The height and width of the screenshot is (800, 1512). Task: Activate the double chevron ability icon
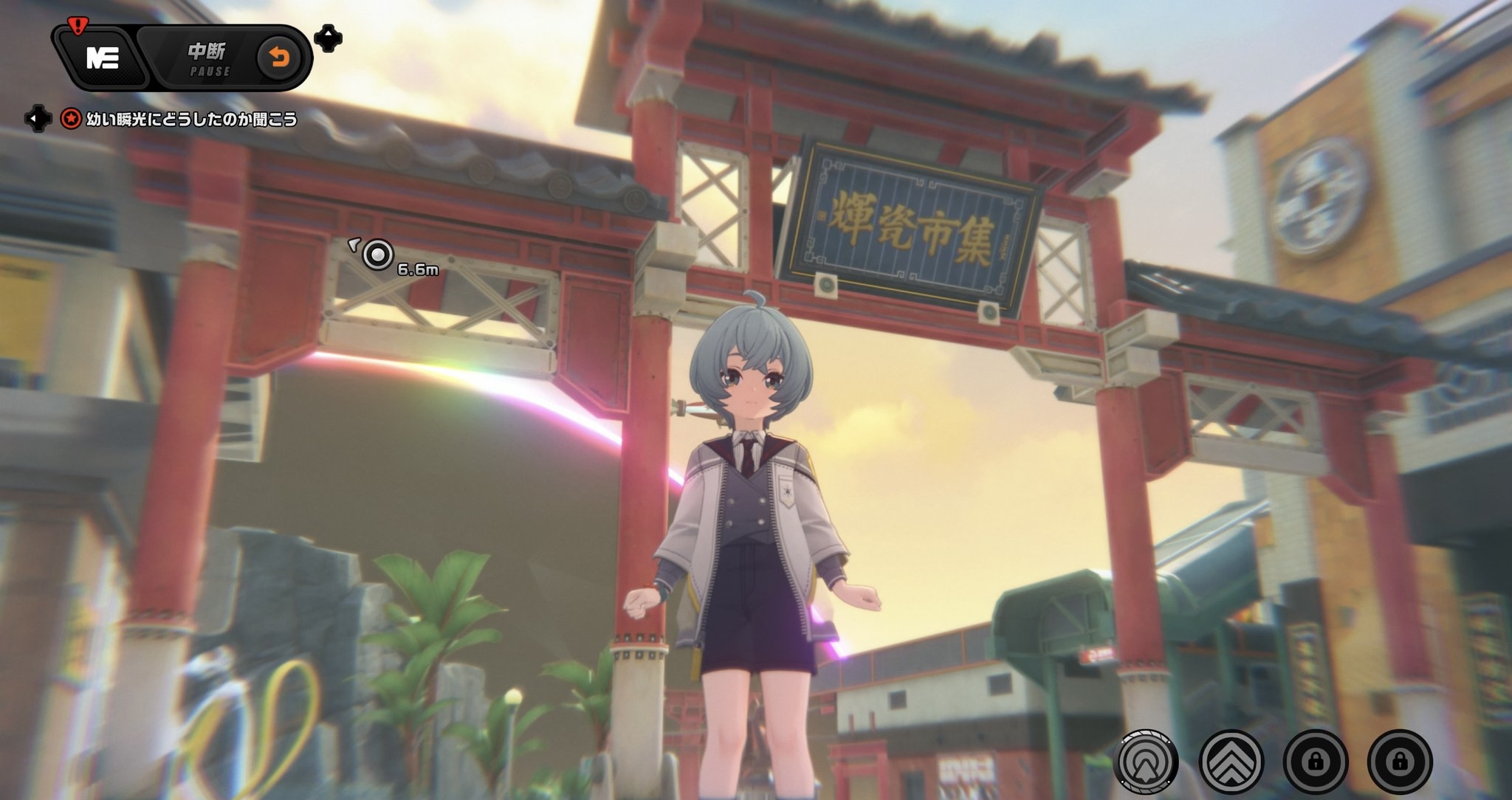(x=1231, y=761)
